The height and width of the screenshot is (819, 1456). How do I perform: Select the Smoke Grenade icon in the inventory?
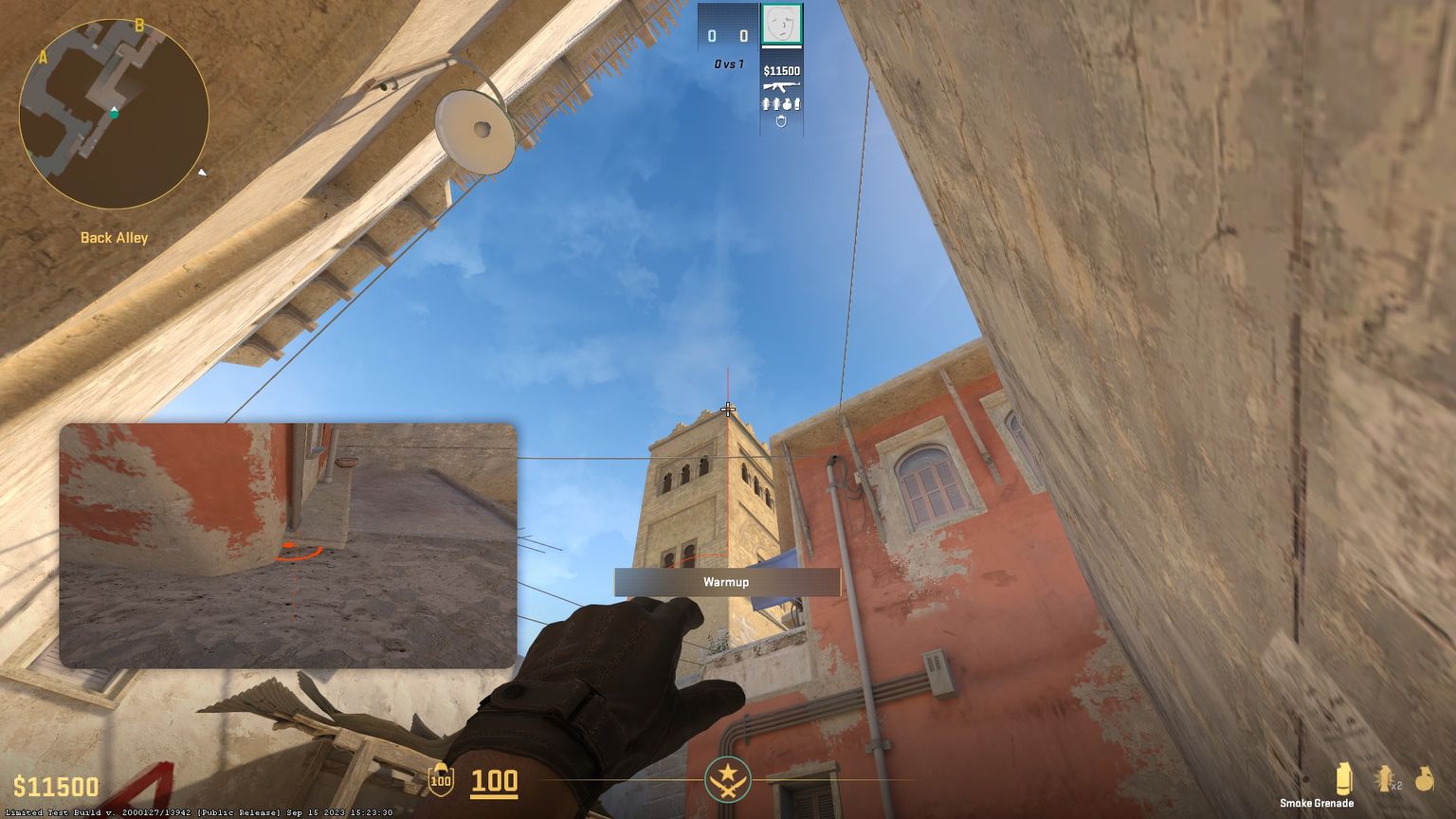1345,776
